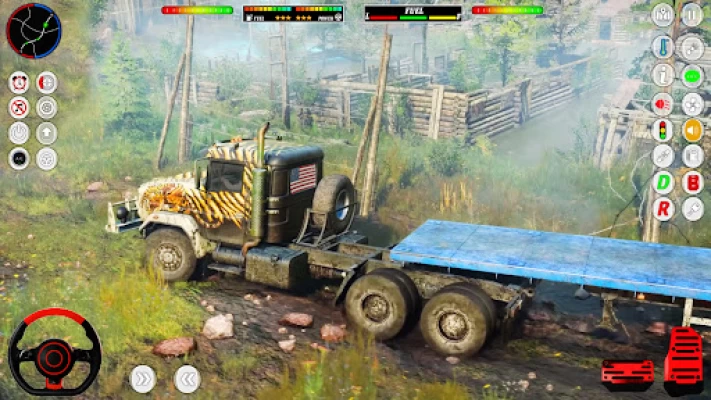Sound the orange horn button
Viewport: 711px width, 400px height.
coord(692,129)
